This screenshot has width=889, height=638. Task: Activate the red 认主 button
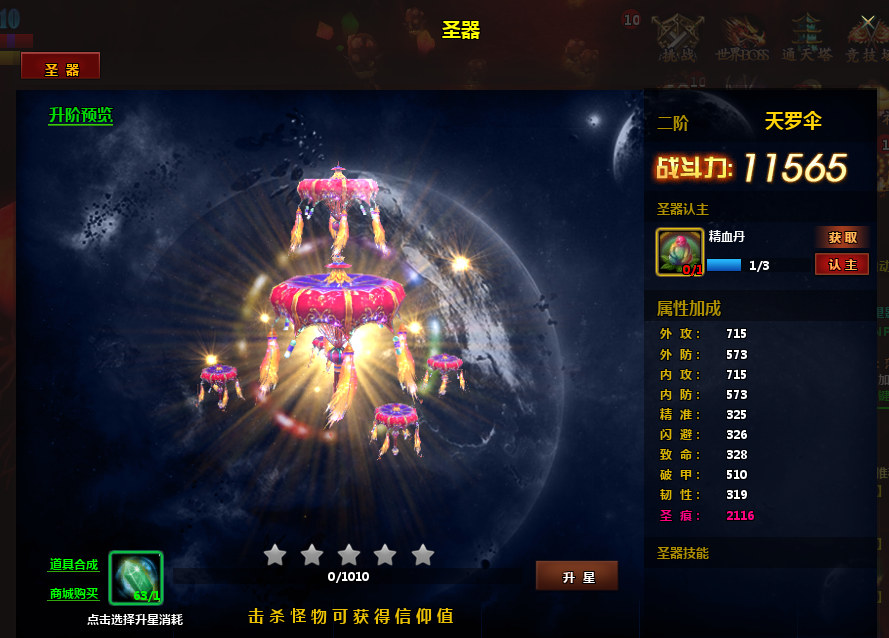(x=842, y=265)
